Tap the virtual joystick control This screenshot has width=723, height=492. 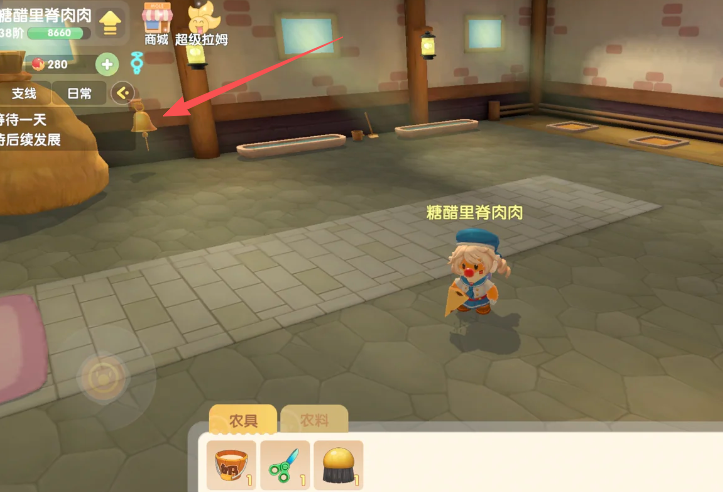click(x=102, y=377)
